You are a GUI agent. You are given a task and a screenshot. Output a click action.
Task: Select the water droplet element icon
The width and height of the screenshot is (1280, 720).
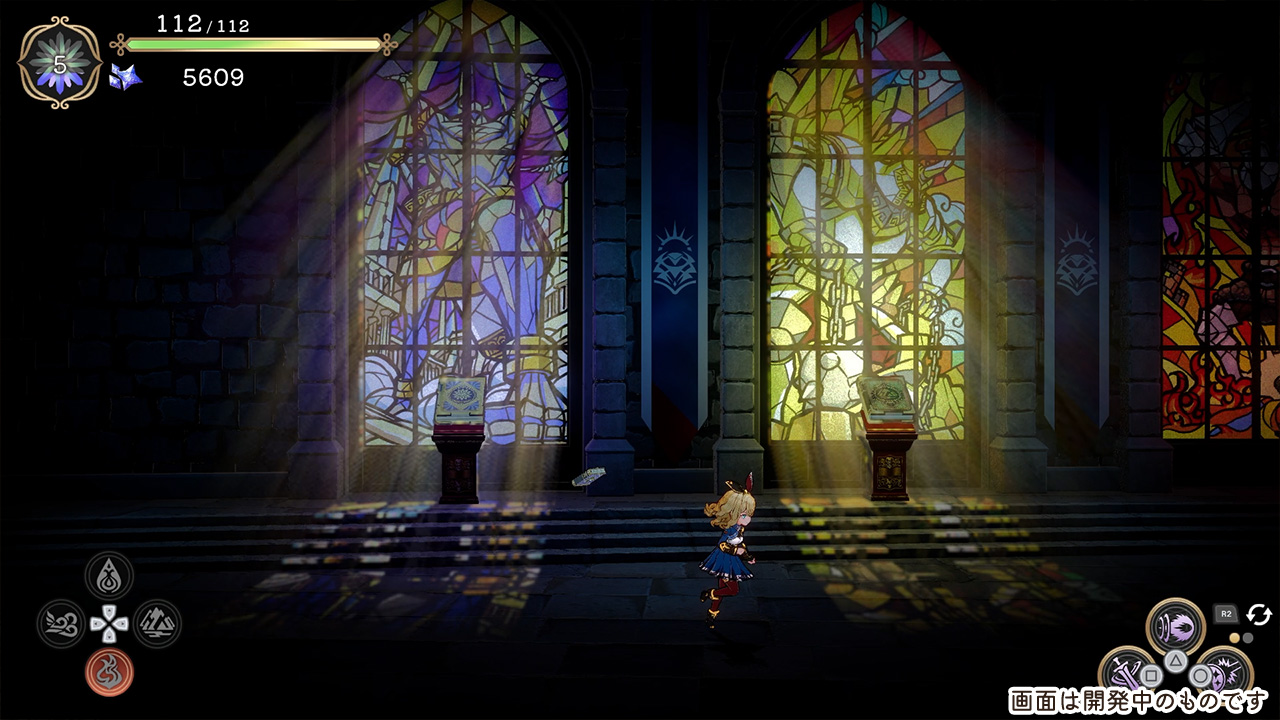pyautogui.click(x=109, y=576)
